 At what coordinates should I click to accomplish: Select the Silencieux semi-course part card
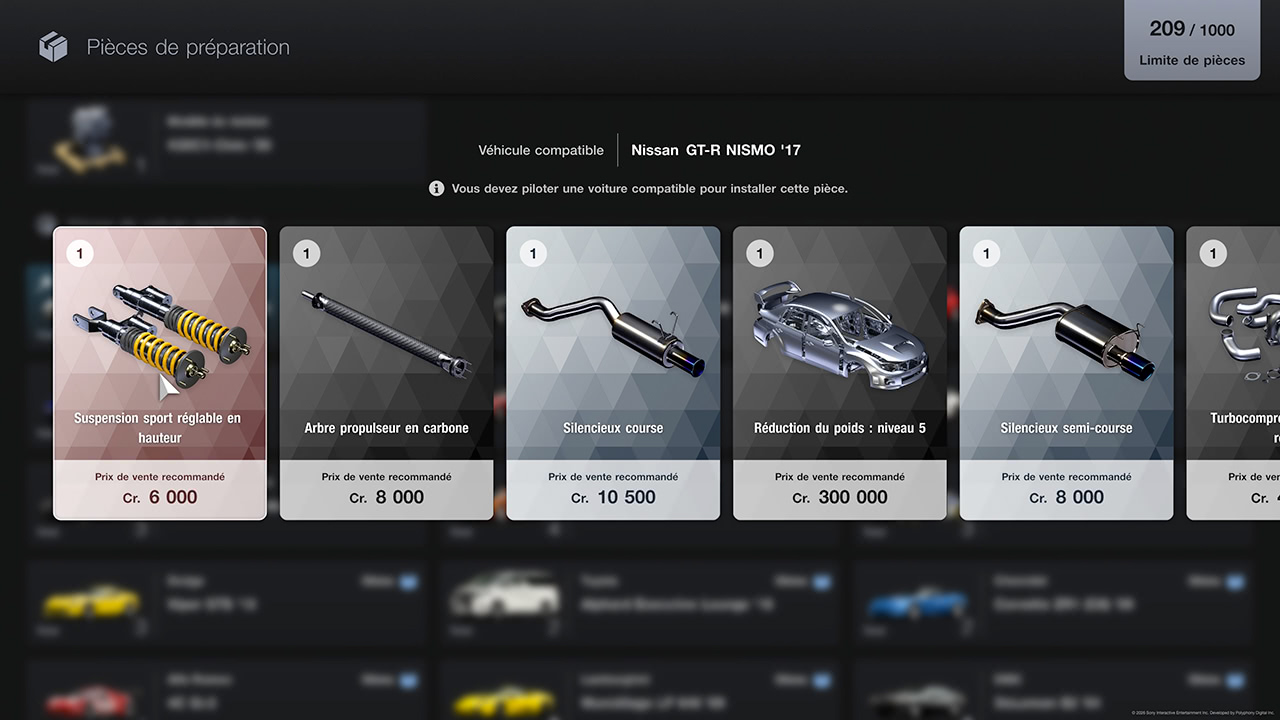pos(1066,373)
